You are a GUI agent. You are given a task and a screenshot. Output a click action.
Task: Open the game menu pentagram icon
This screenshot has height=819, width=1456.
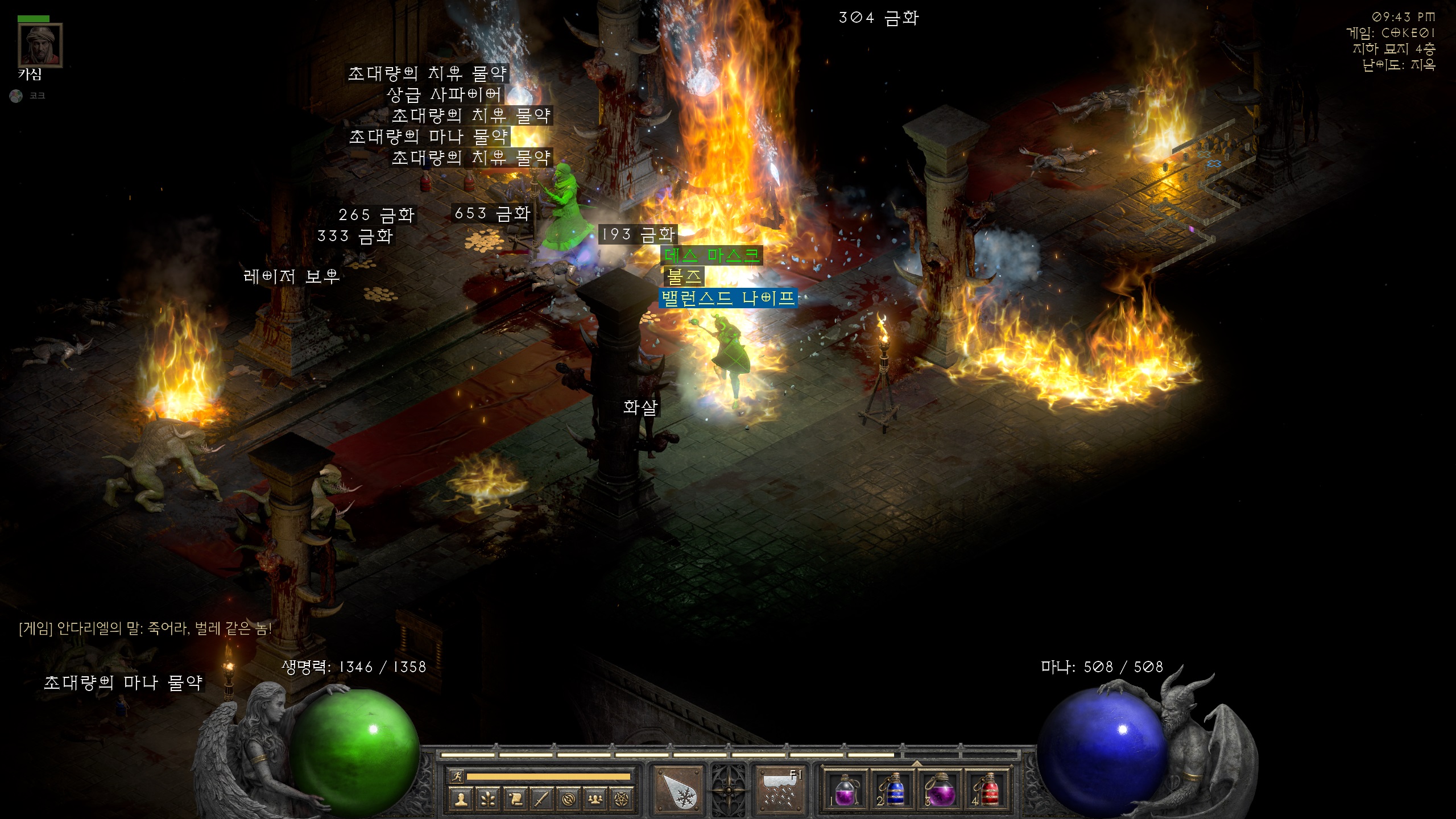click(622, 800)
